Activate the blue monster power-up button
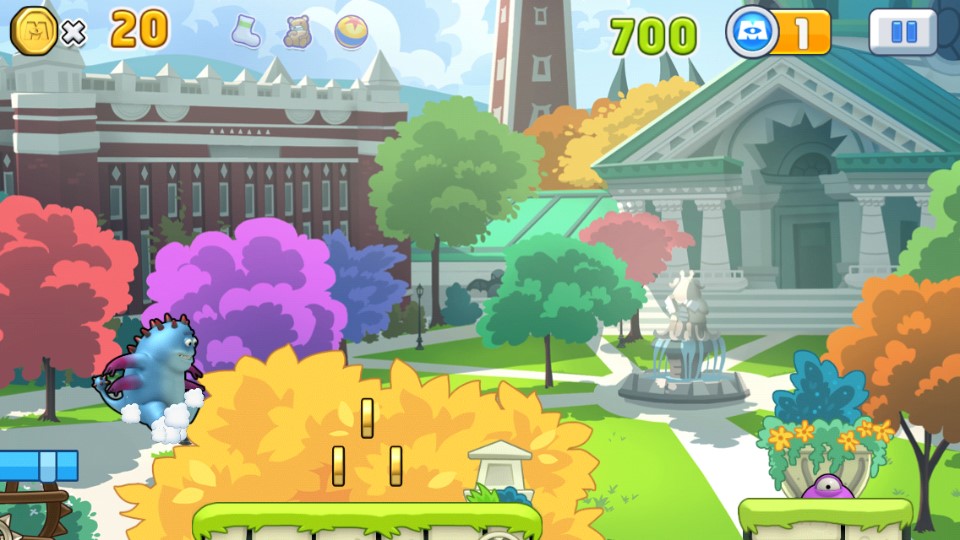Screen dimensions: 960x540 [x=753, y=33]
